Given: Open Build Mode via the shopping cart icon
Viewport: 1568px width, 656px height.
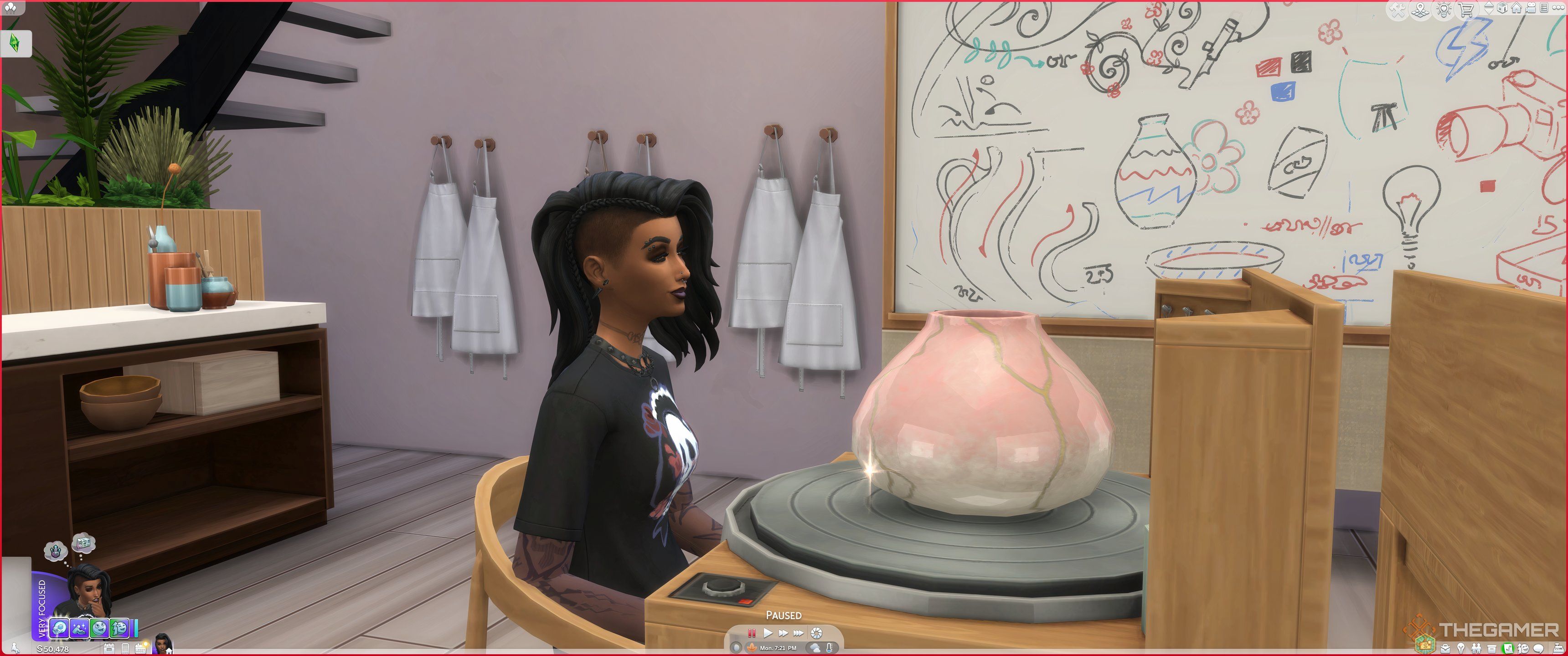Looking at the screenshot, I should point(1466,10).
